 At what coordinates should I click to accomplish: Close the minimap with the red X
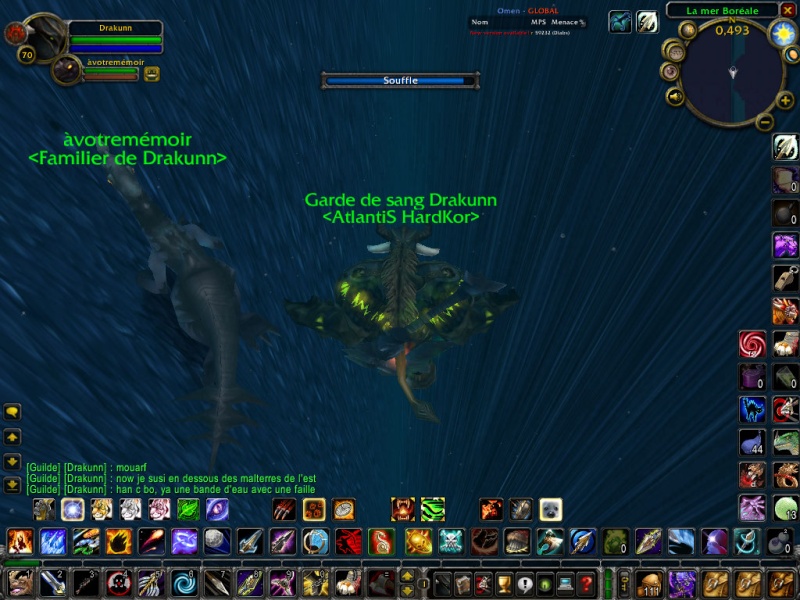pos(788,10)
